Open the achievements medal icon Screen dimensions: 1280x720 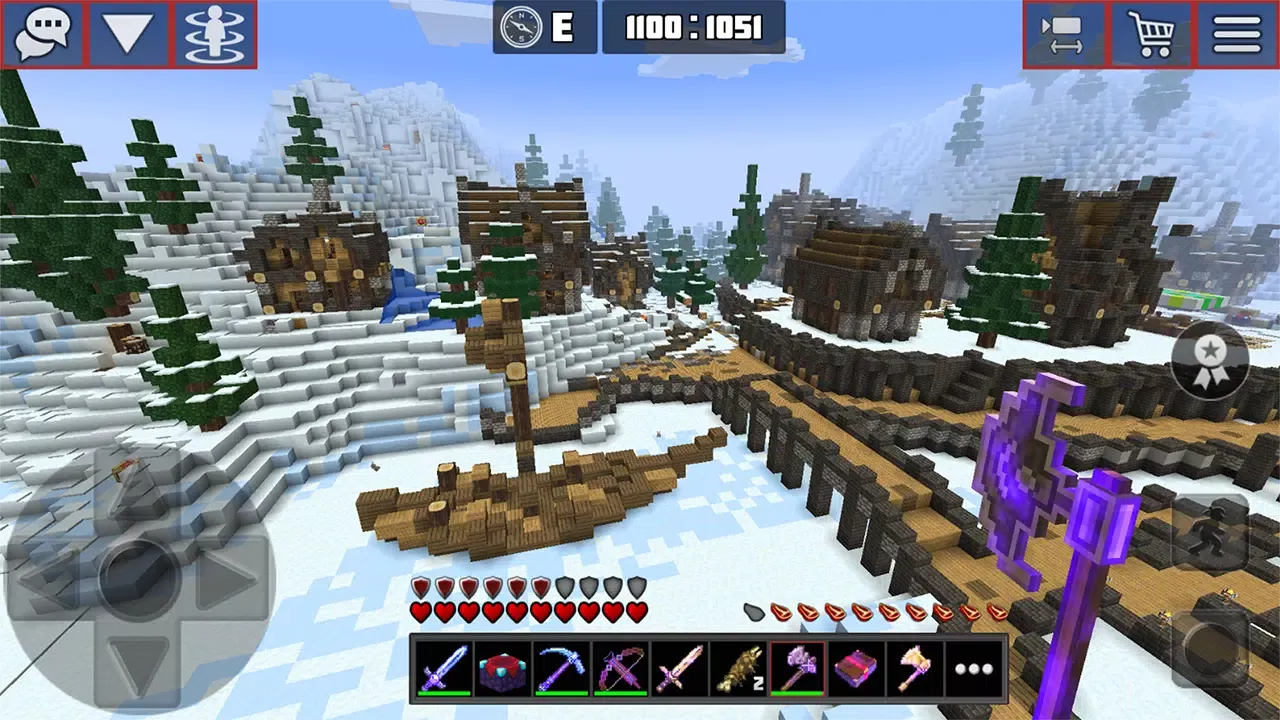pos(1210,360)
